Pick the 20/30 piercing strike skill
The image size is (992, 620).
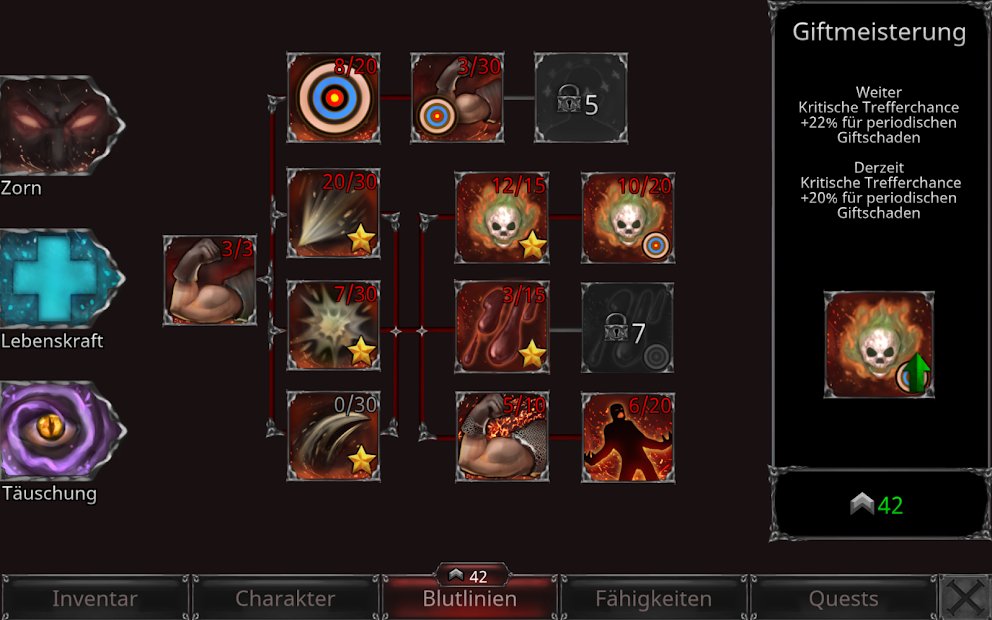tap(334, 213)
